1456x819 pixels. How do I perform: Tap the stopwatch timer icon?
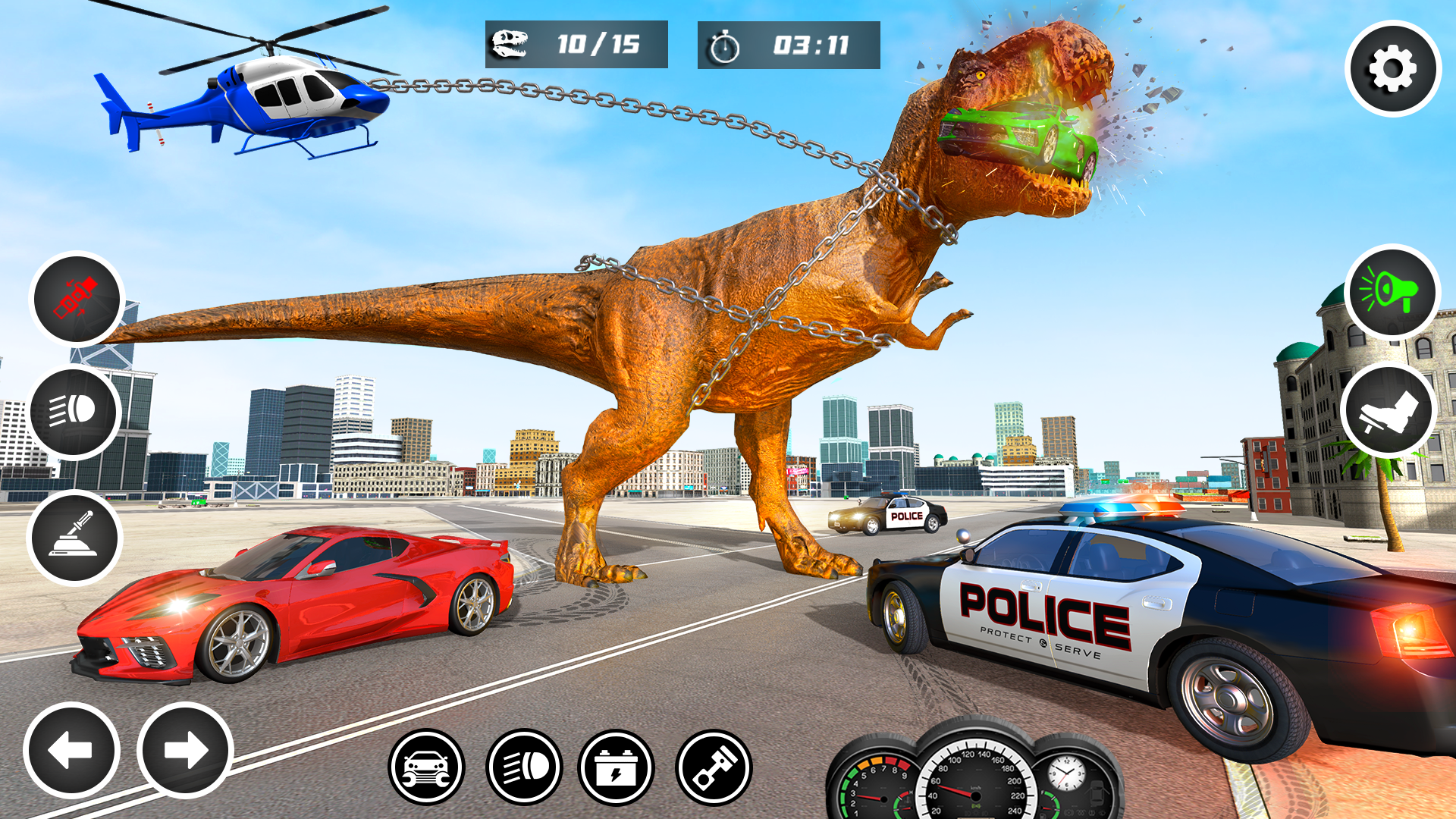click(x=726, y=45)
